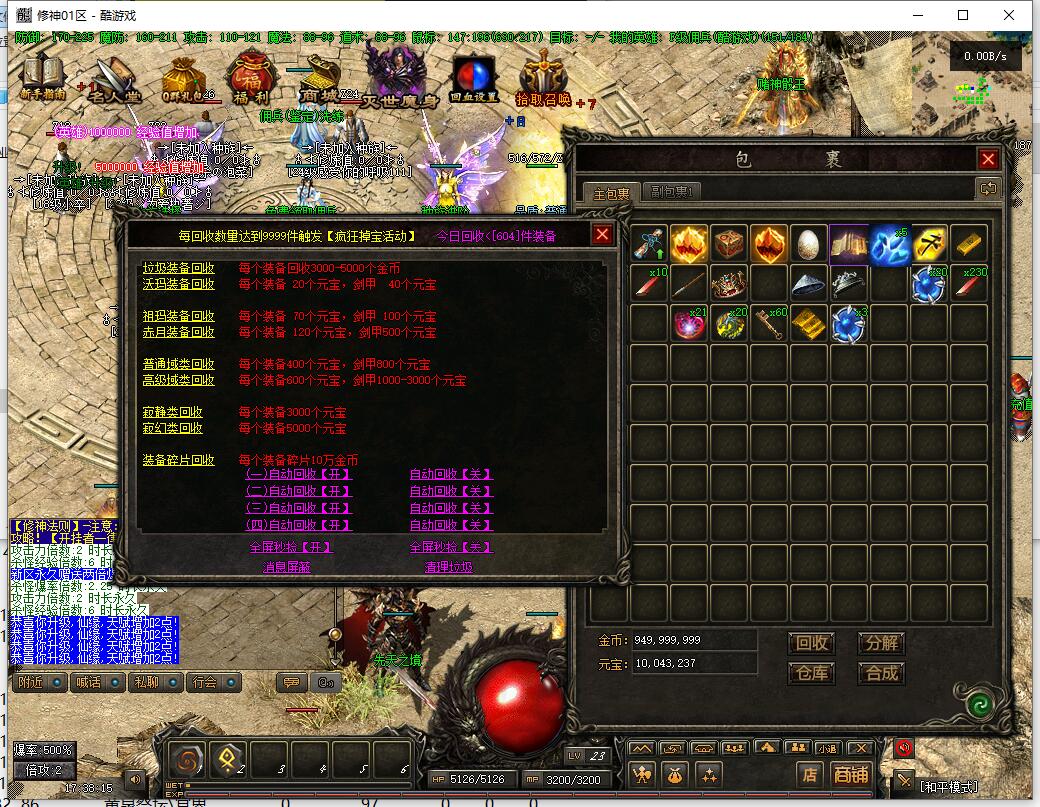Turn on 全屏秒捡【开】
The image size is (1040, 807).
point(291,547)
